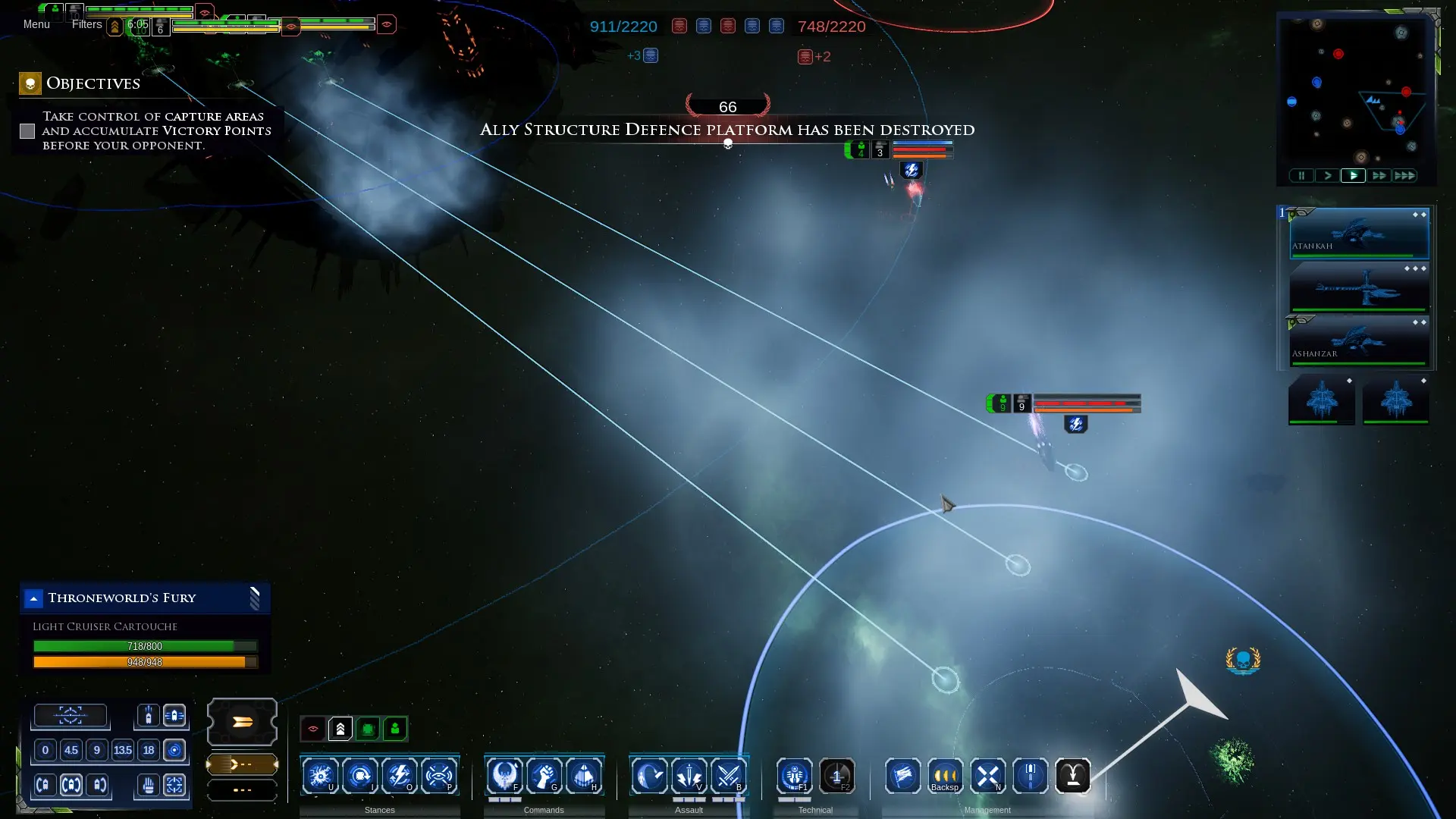Set engagement range to 13.5
1456x819 pixels.
coord(122,751)
